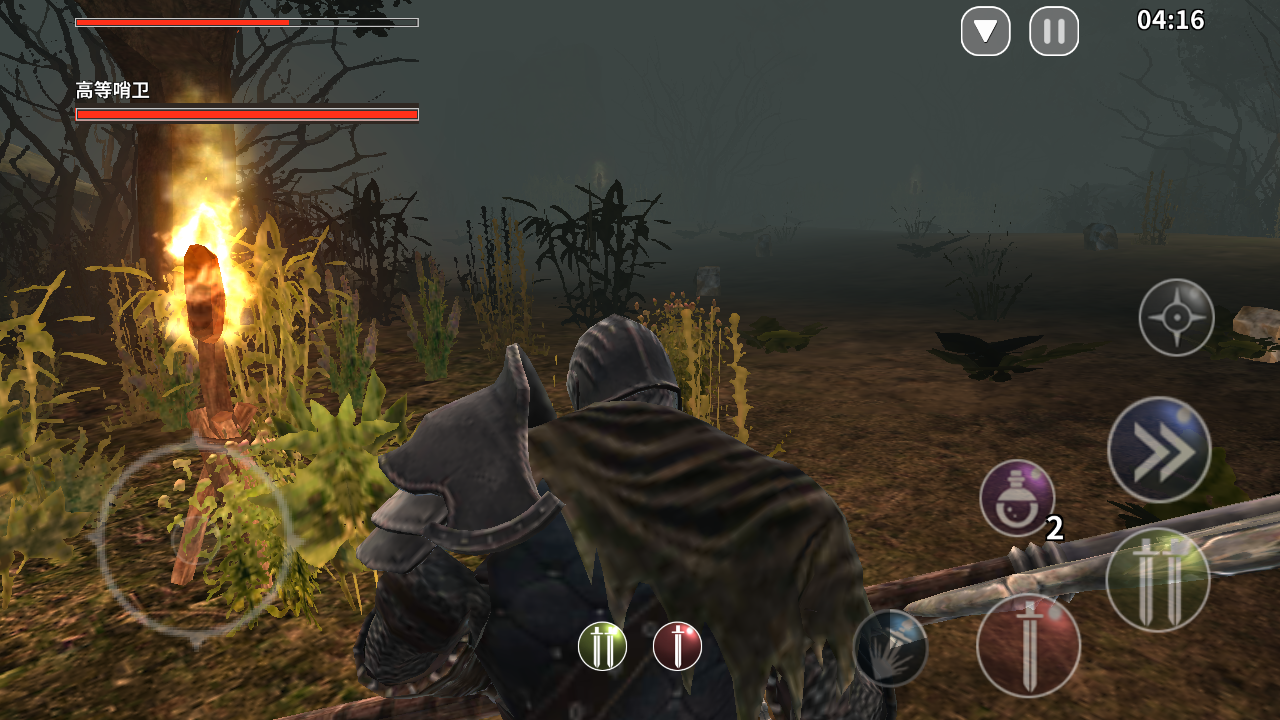Trigger the large green twin-sword attack
The image size is (1280, 720).
point(1158,580)
